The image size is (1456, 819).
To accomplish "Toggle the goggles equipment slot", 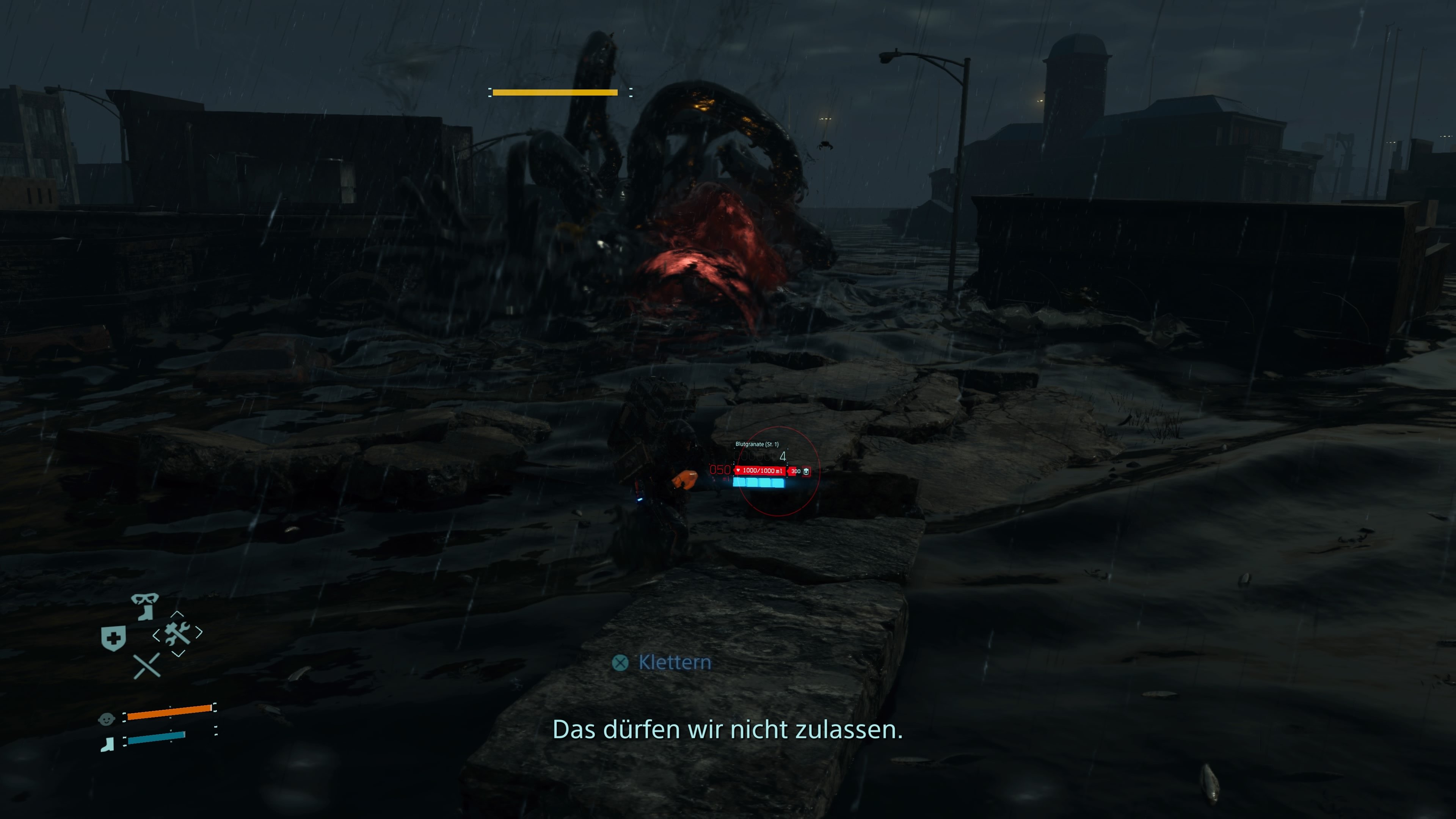I will 146,599.
